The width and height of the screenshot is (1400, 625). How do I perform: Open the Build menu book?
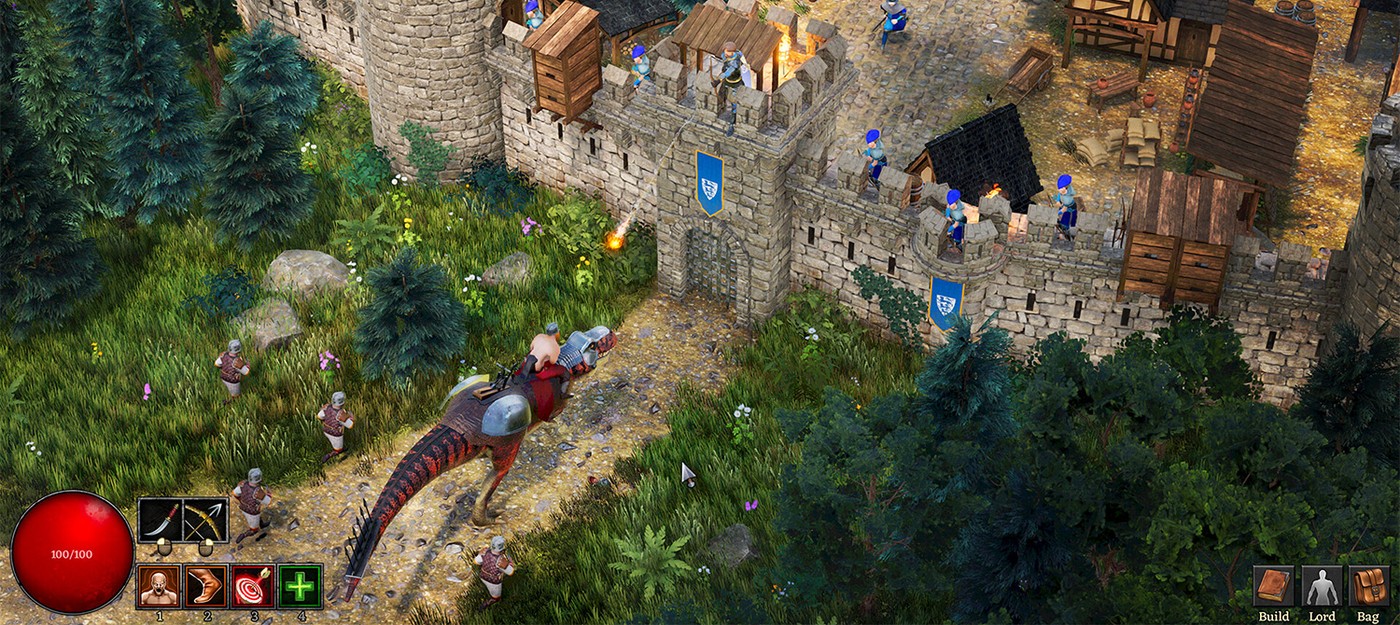[x=1274, y=586]
